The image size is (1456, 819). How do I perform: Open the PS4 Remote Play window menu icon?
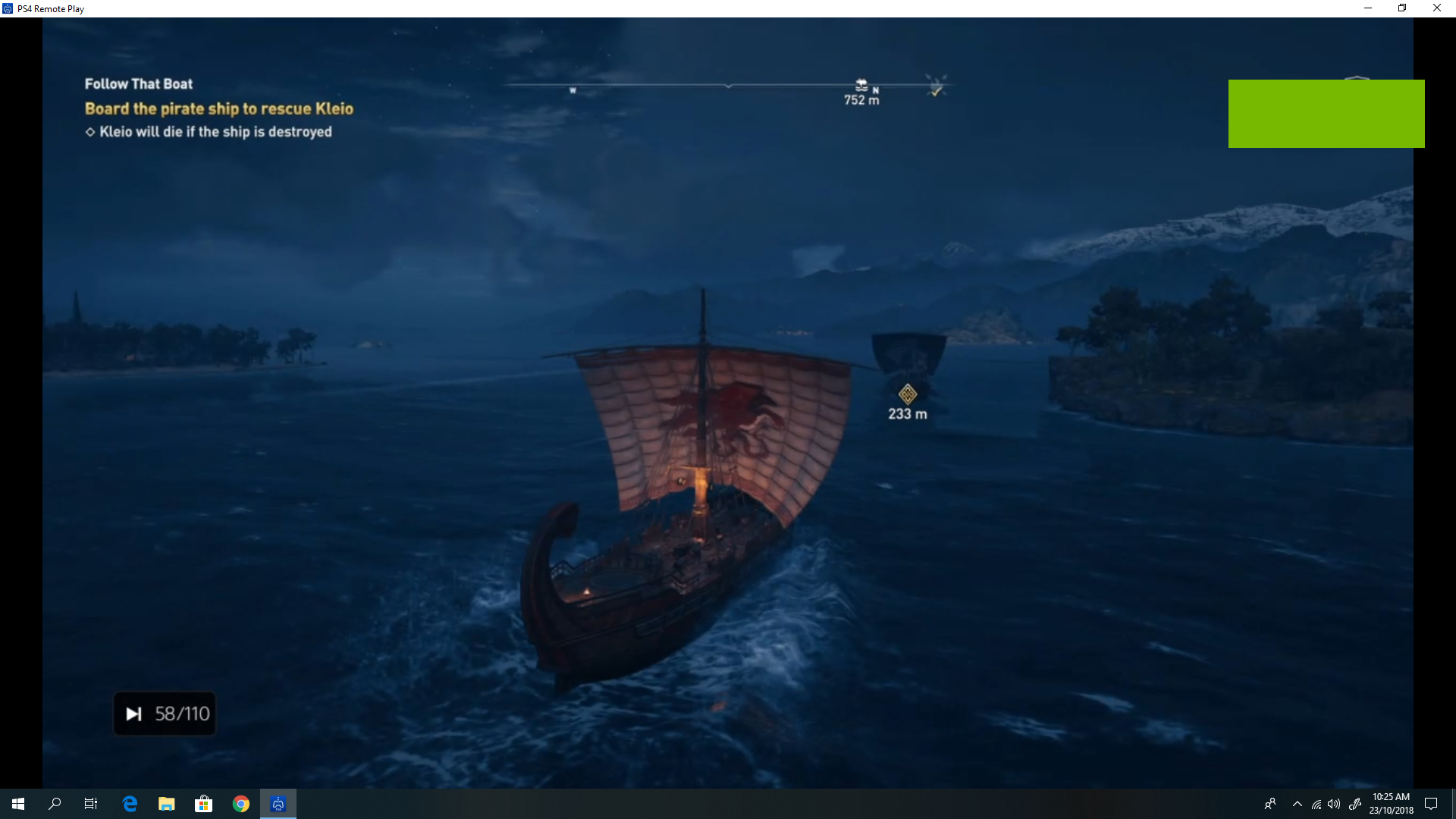point(8,8)
